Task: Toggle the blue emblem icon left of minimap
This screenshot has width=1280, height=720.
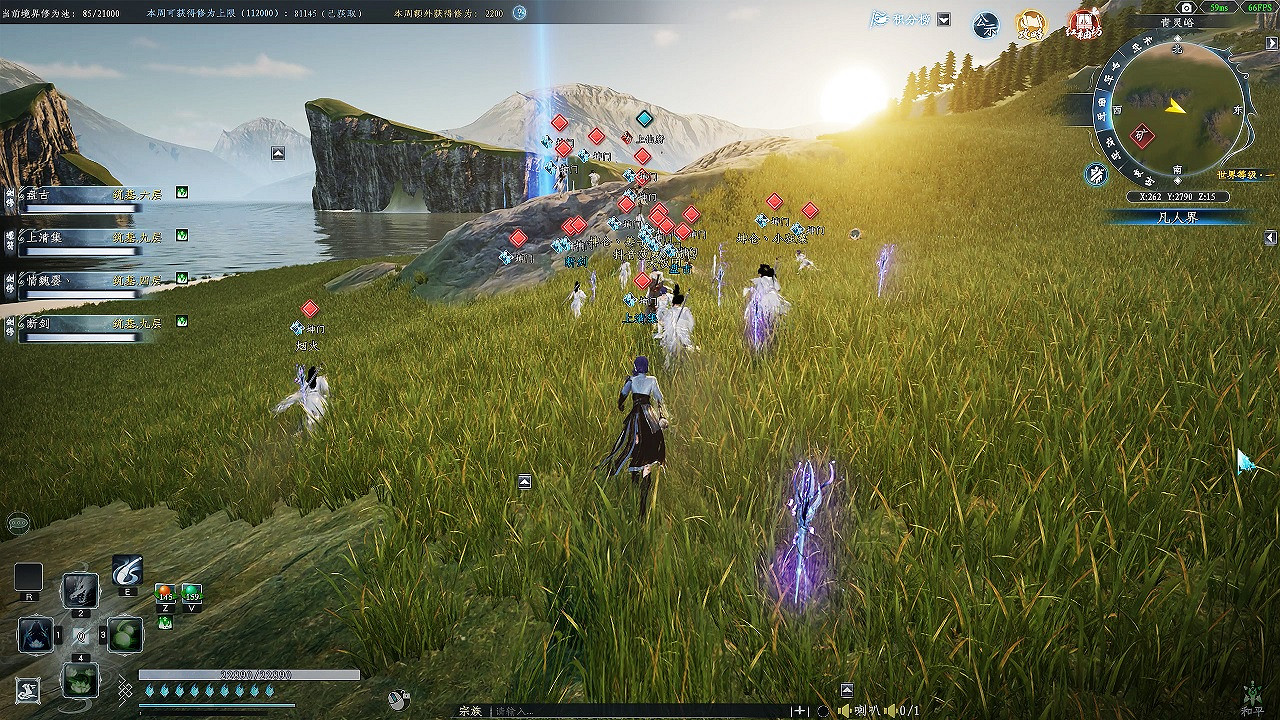Action: (1097, 173)
